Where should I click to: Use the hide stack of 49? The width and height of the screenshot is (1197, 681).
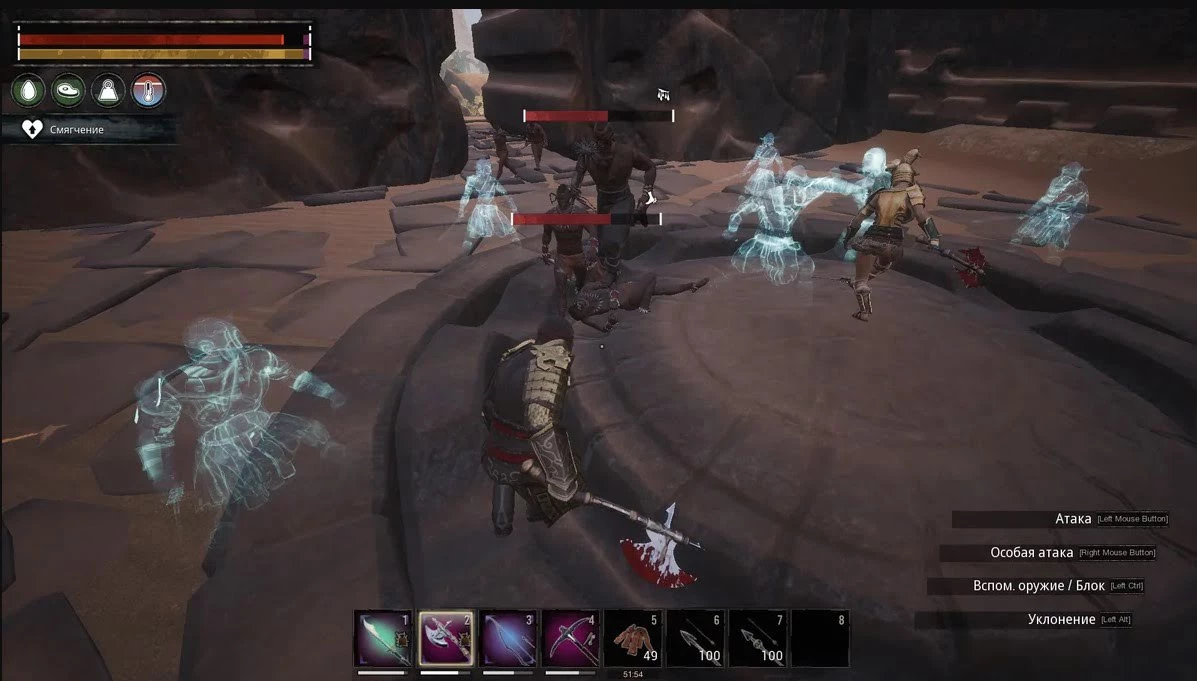click(x=633, y=639)
